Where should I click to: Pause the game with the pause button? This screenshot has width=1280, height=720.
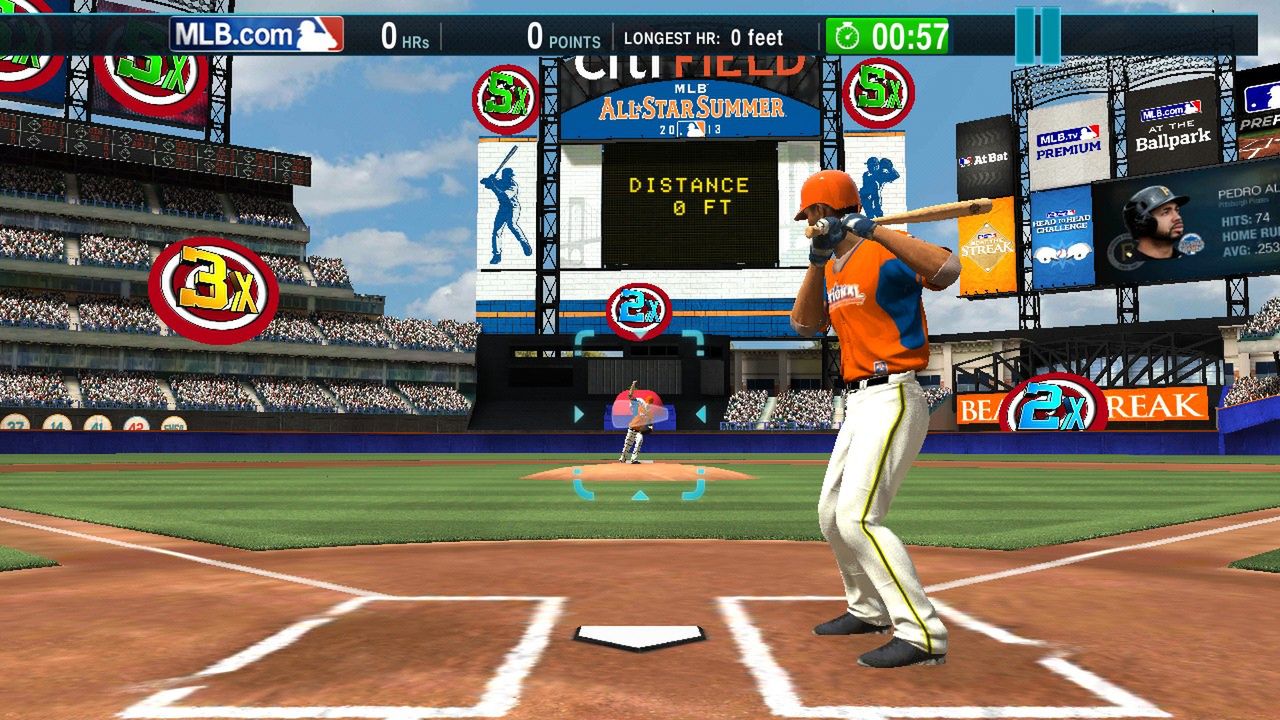1037,36
